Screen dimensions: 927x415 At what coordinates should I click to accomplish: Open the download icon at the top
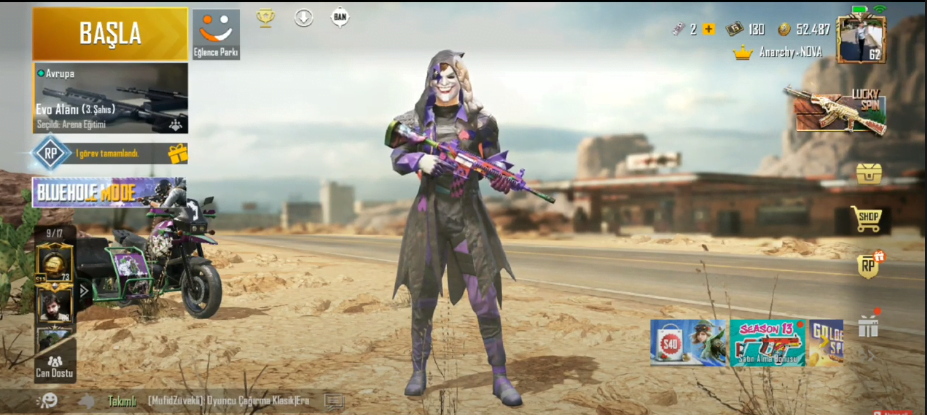[x=304, y=17]
